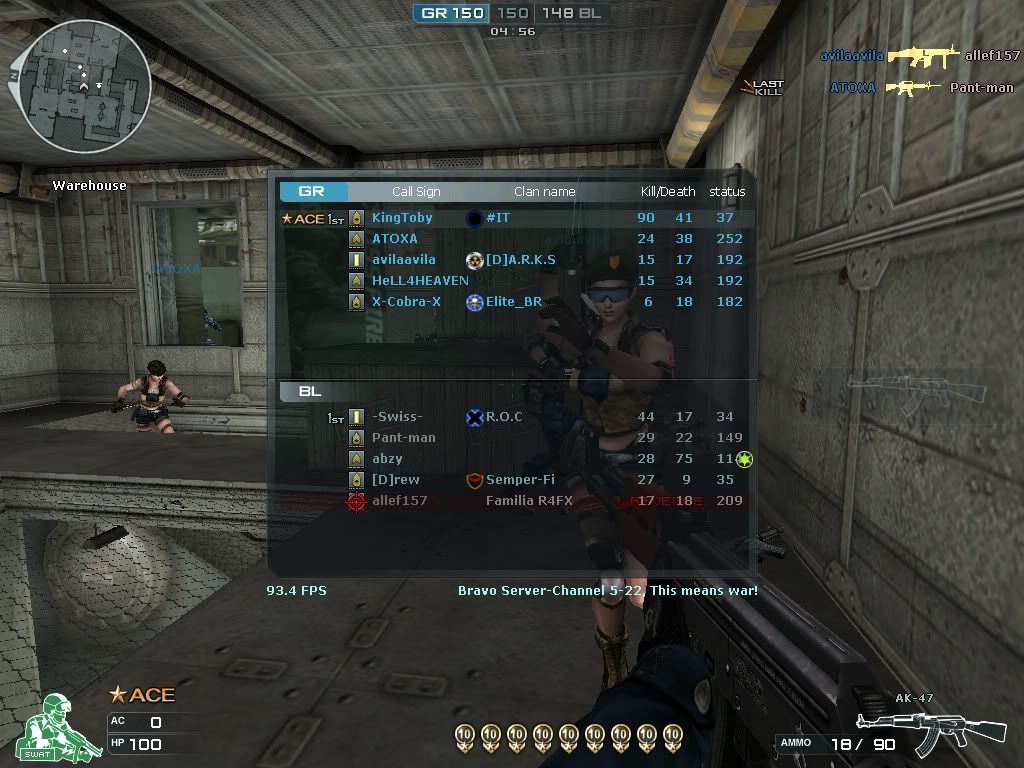Click the GR team header tab
This screenshot has width=1024, height=768.
(313, 192)
